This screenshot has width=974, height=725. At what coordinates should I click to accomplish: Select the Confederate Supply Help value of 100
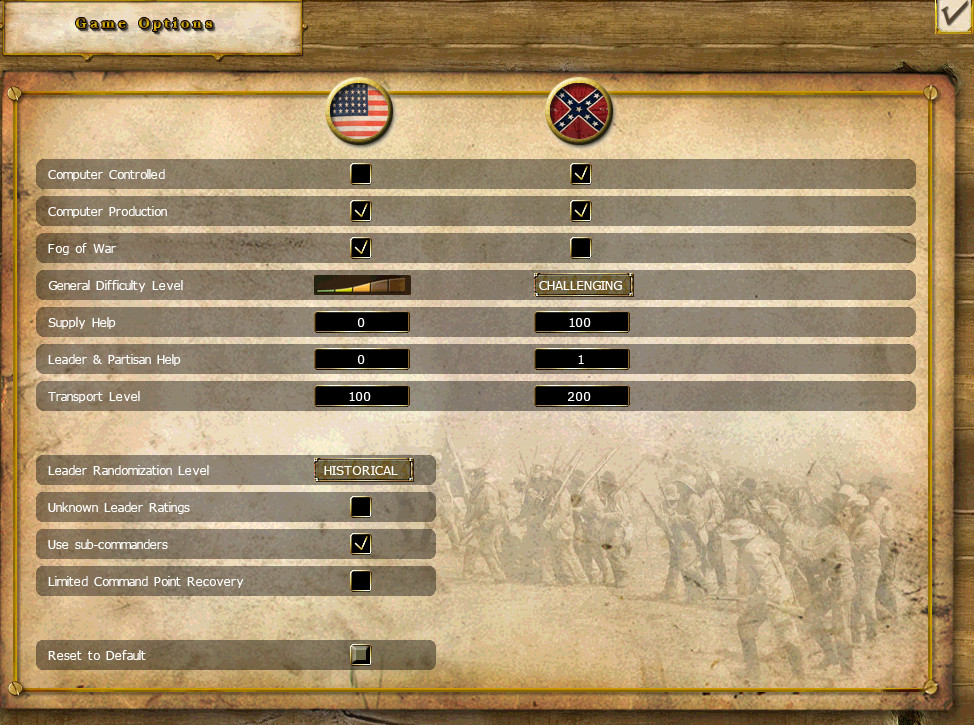click(582, 322)
